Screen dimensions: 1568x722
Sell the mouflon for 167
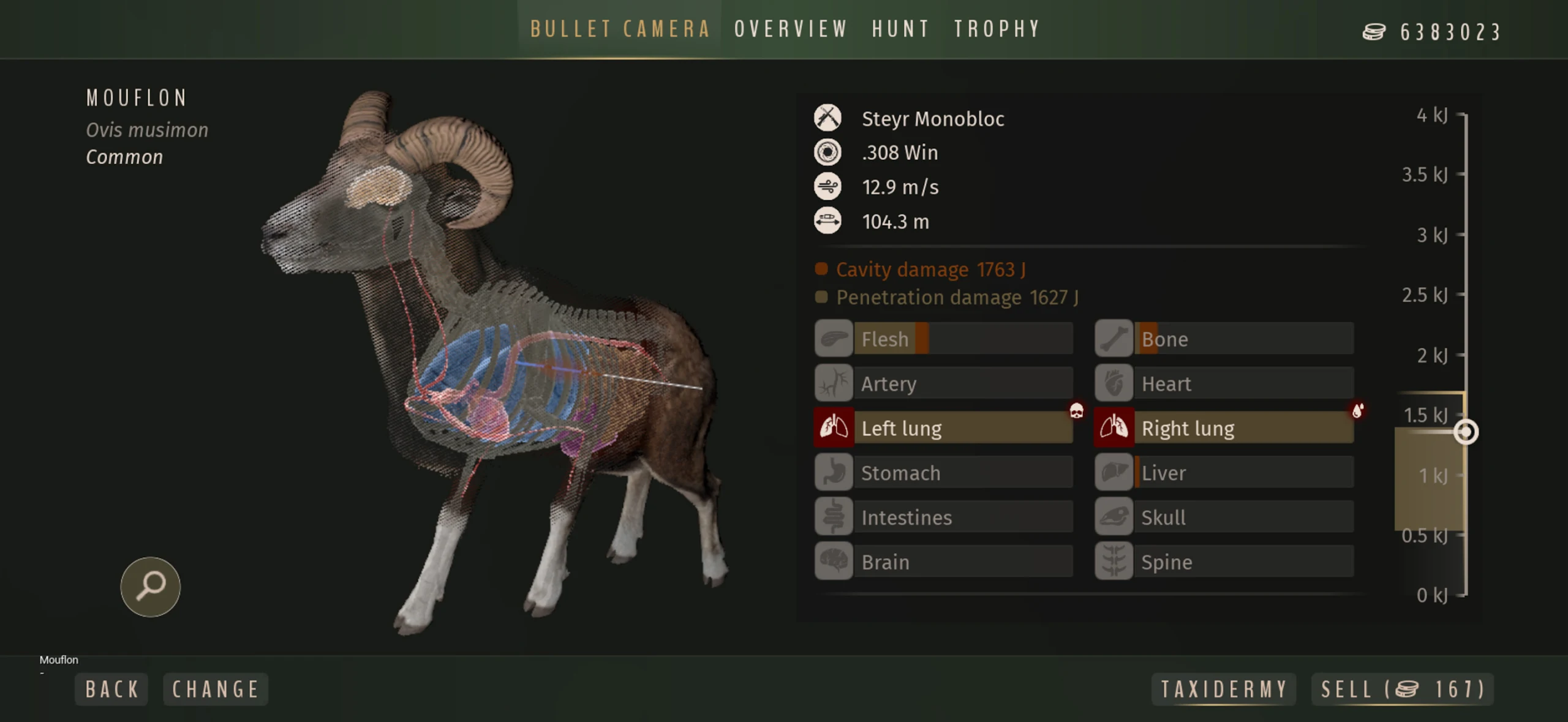pyautogui.click(x=1403, y=690)
